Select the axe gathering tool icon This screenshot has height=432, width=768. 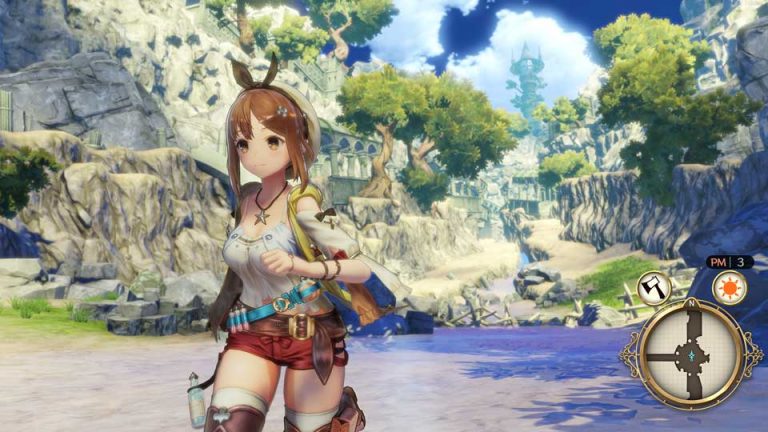655,289
